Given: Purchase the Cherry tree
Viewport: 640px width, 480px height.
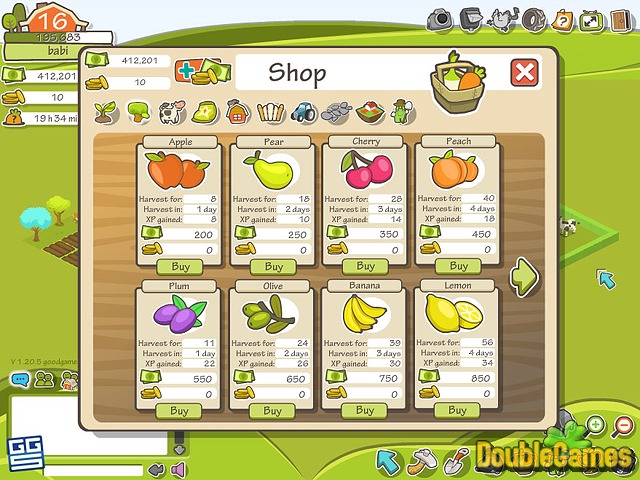Looking at the screenshot, I should (366, 266).
